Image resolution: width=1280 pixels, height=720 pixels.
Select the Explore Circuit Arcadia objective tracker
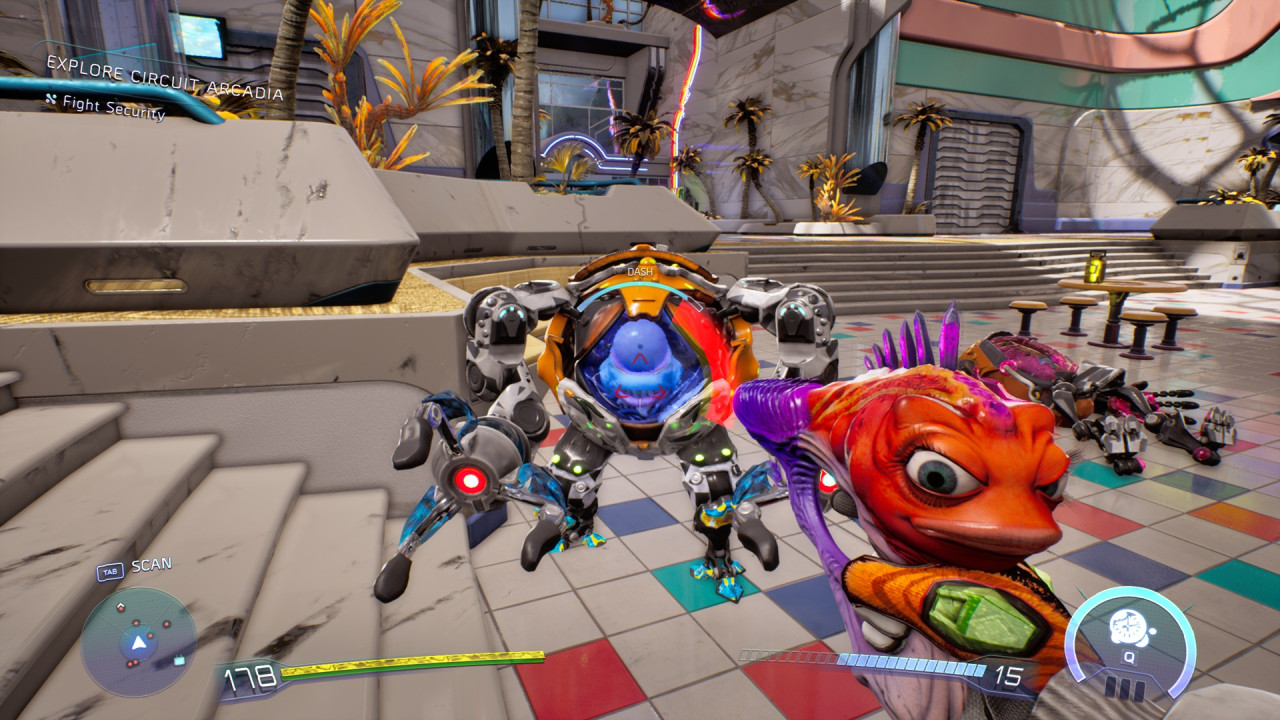tap(165, 80)
